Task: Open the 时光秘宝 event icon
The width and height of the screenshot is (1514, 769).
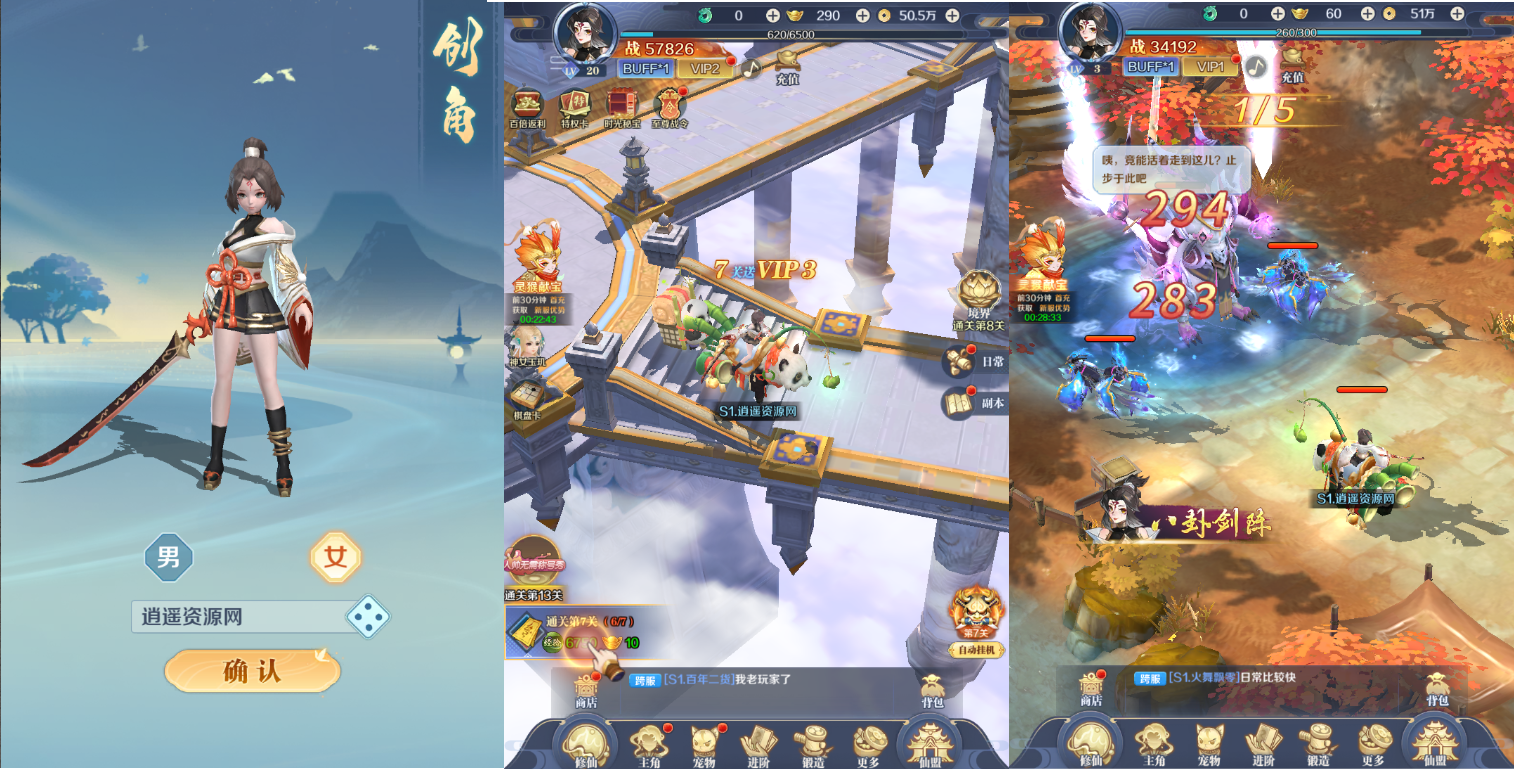Action: click(622, 107)
